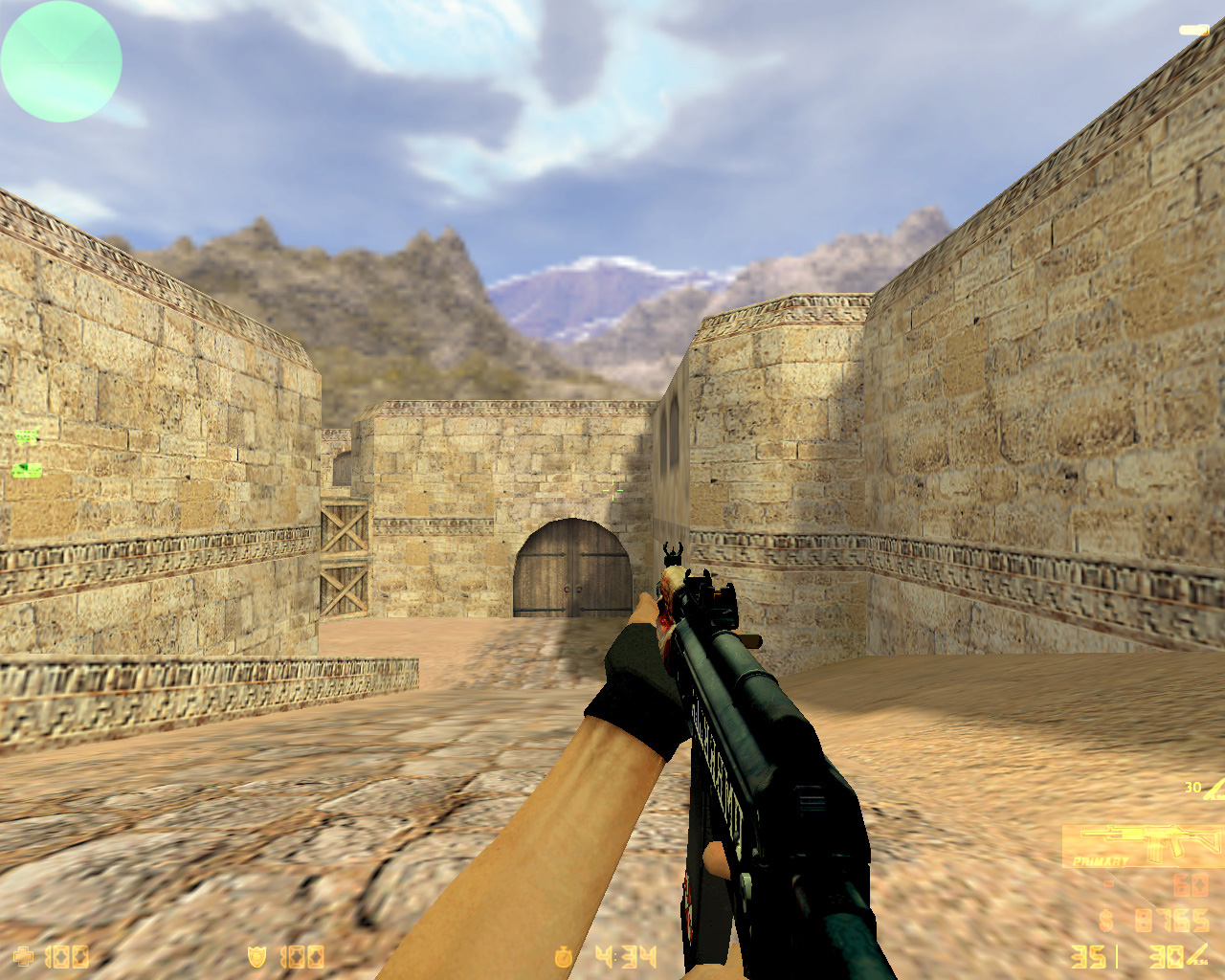
Task: Click the stopwatch icon beside the round timer
Action: coord(563,957)
